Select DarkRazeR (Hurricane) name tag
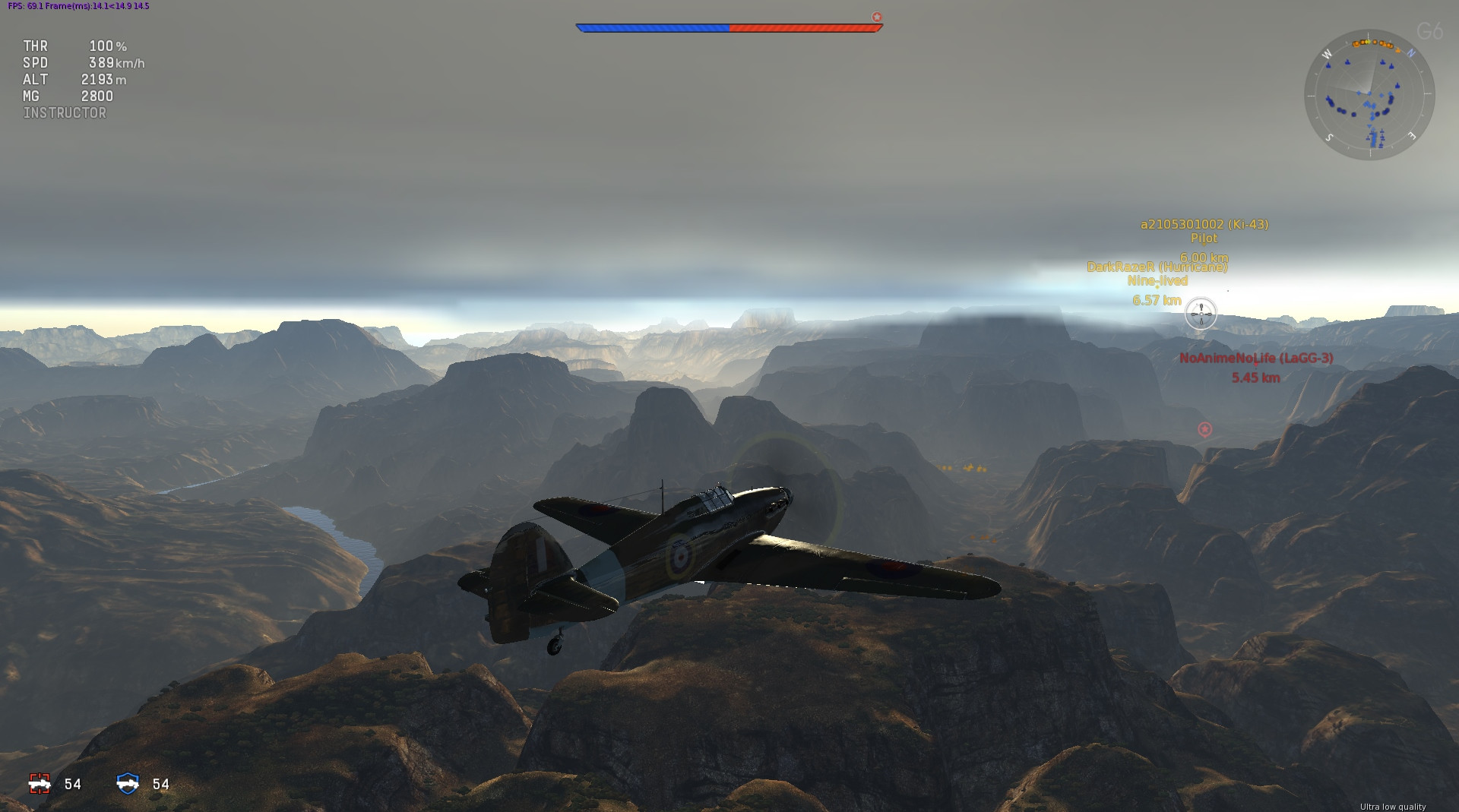This screenshot has height=812, width=1459. (1157, 267)
